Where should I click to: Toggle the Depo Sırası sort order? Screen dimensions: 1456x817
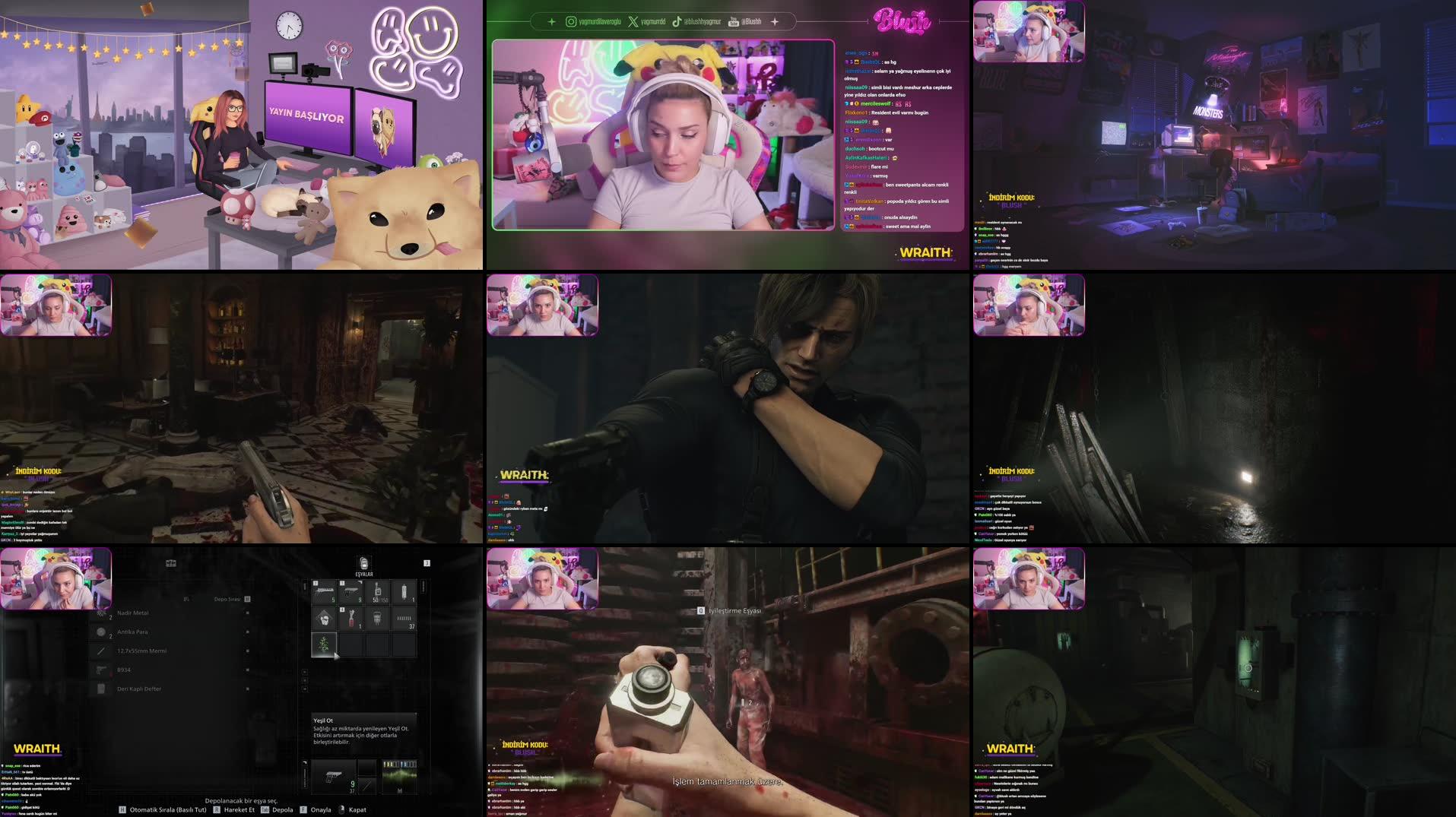point(246,599)
